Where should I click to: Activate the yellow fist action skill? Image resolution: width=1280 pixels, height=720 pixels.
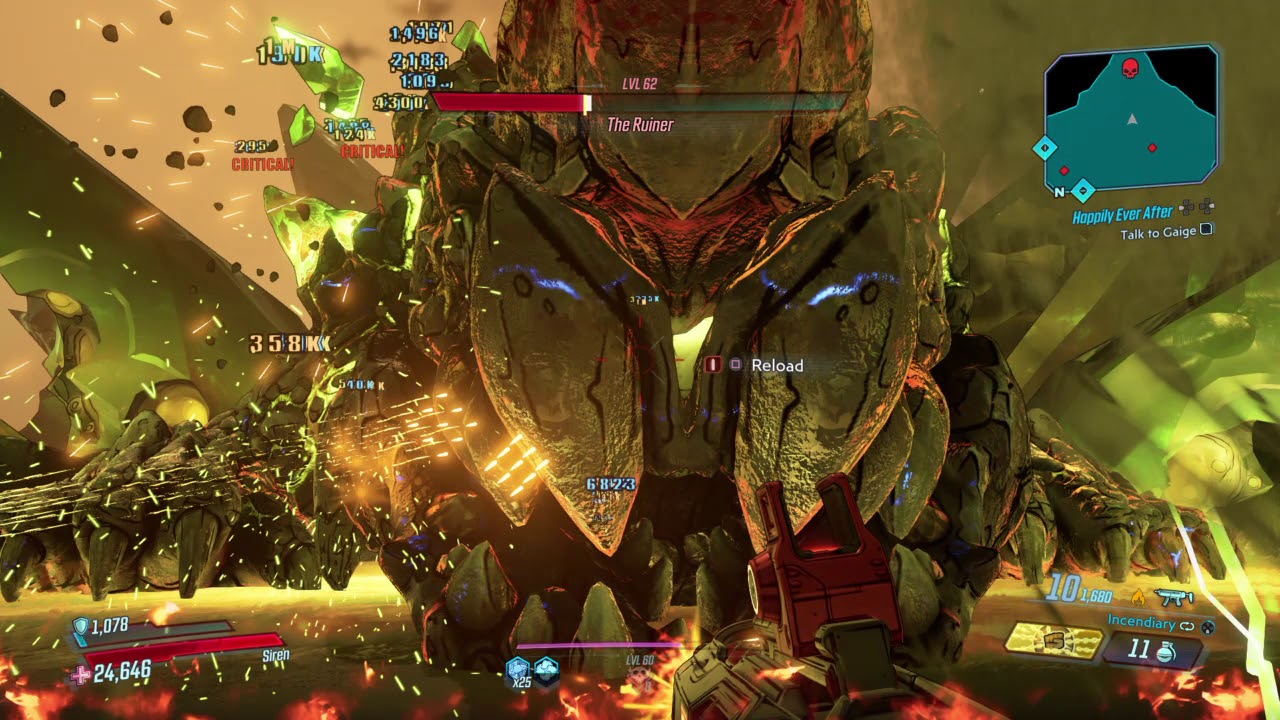click(x=1053, y=641)
